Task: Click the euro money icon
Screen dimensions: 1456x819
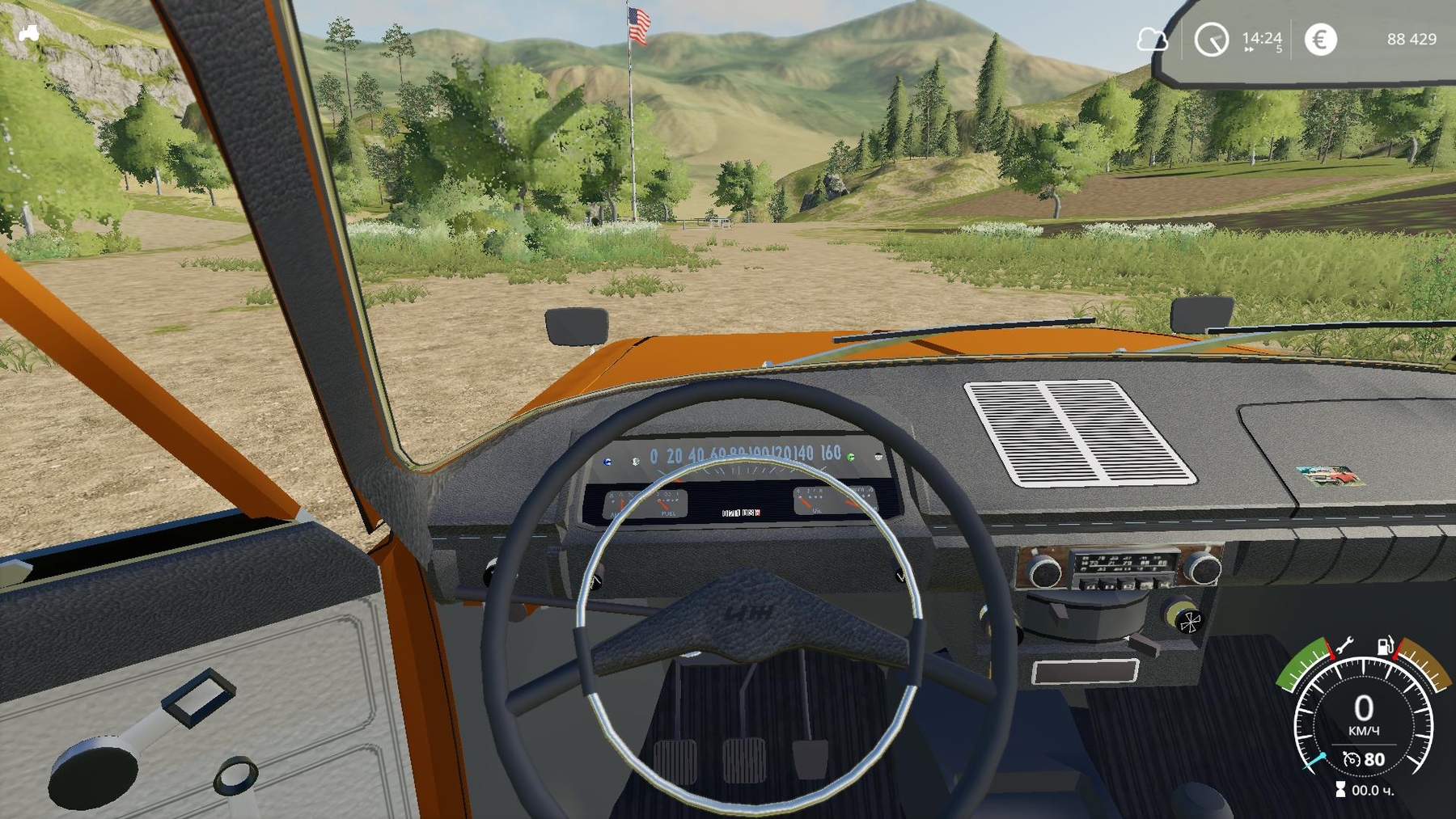Action: pyautogui.click(x=1320, y=39)
